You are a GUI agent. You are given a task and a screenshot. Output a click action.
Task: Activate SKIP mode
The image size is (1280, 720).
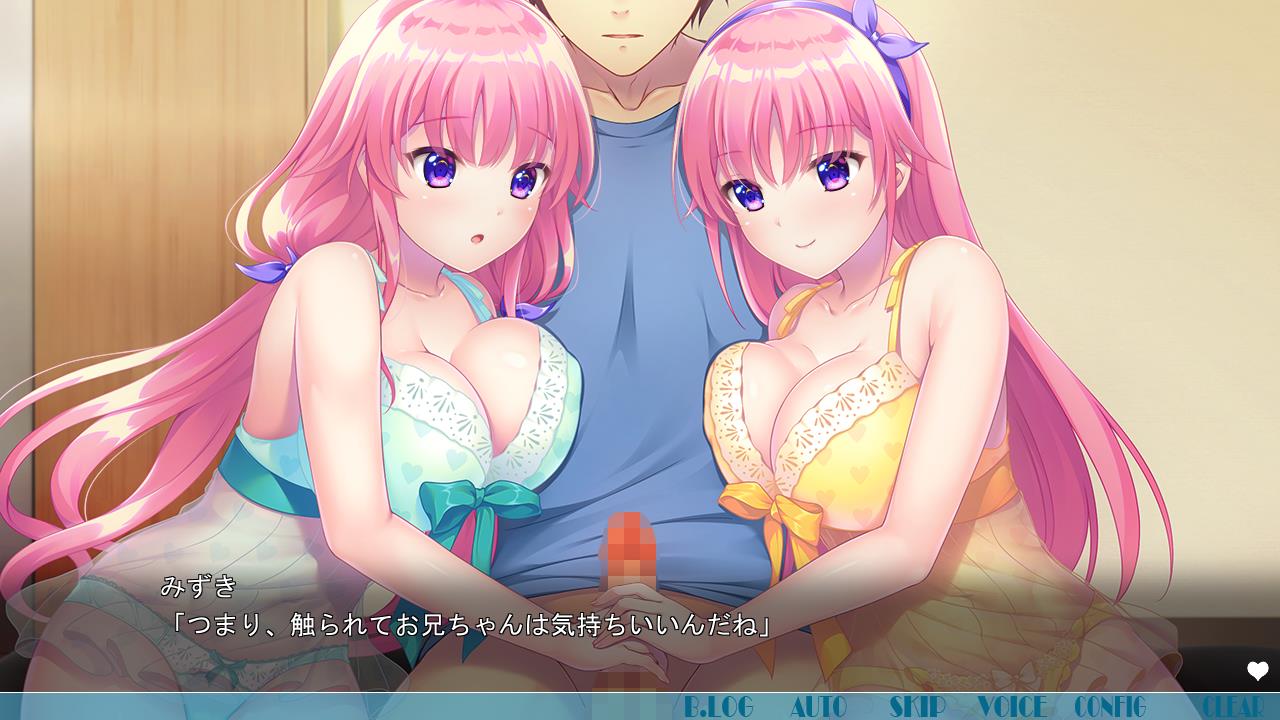tap(917, 707)
